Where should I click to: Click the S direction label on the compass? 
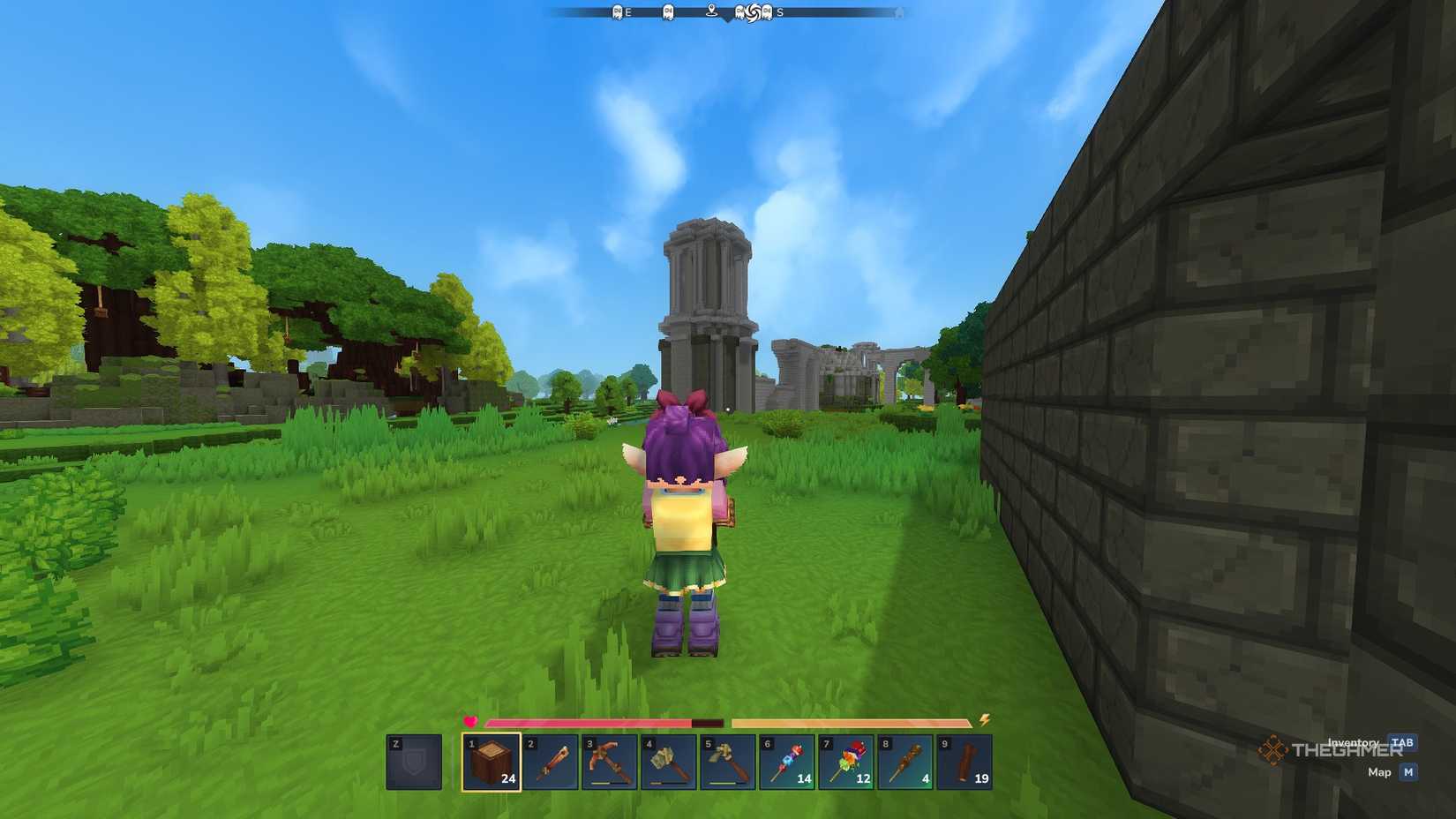pos(780,11)
